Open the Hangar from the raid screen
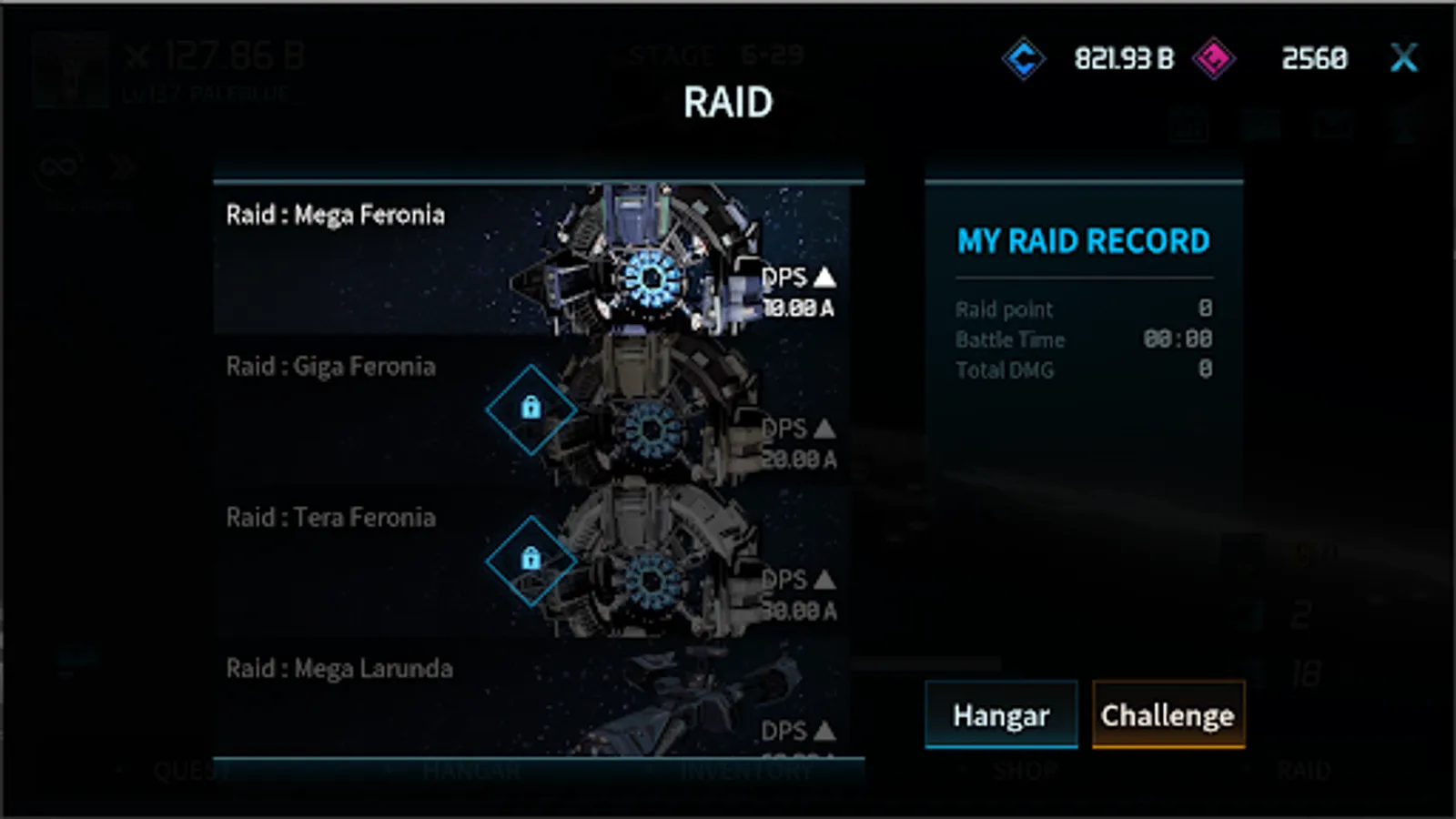Image resolution: width=1456 pixels, height=819 pixels. 1001,715
